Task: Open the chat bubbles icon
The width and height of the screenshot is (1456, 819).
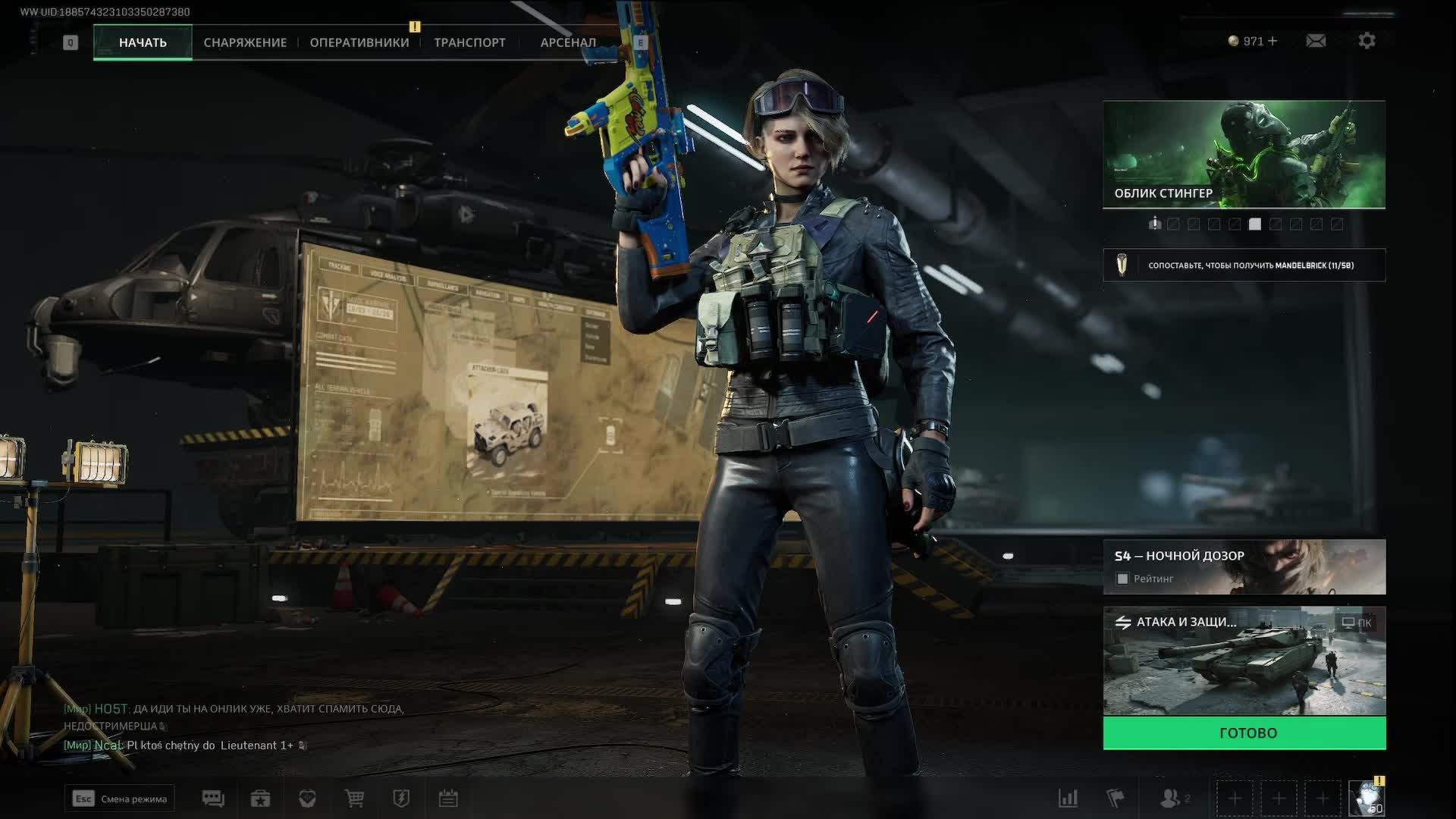Action: coord(213,799)
